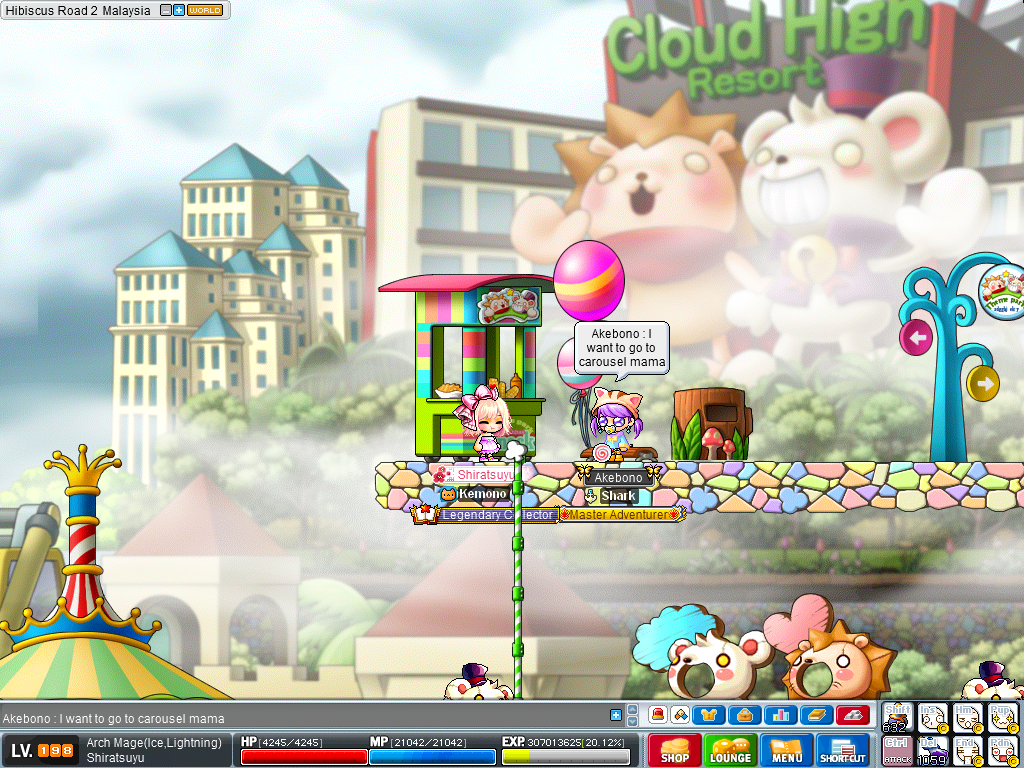Use the Shift quickslot item with 632 count
The width and height of the screenshot is (1024, 768).
[x=898, y=717]
